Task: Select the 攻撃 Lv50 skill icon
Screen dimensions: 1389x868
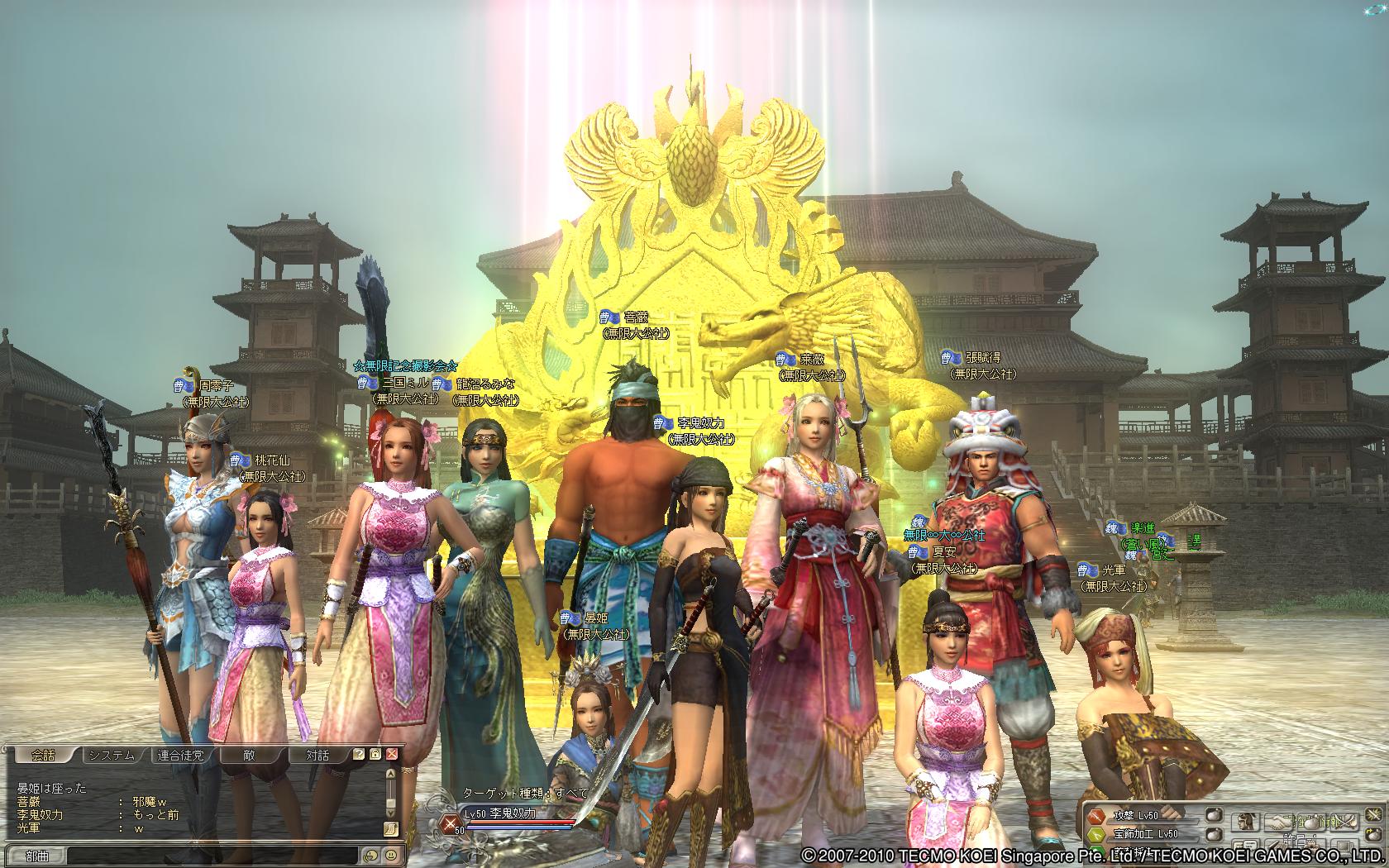Action: pyautogui.click(x=1097, y=816)
